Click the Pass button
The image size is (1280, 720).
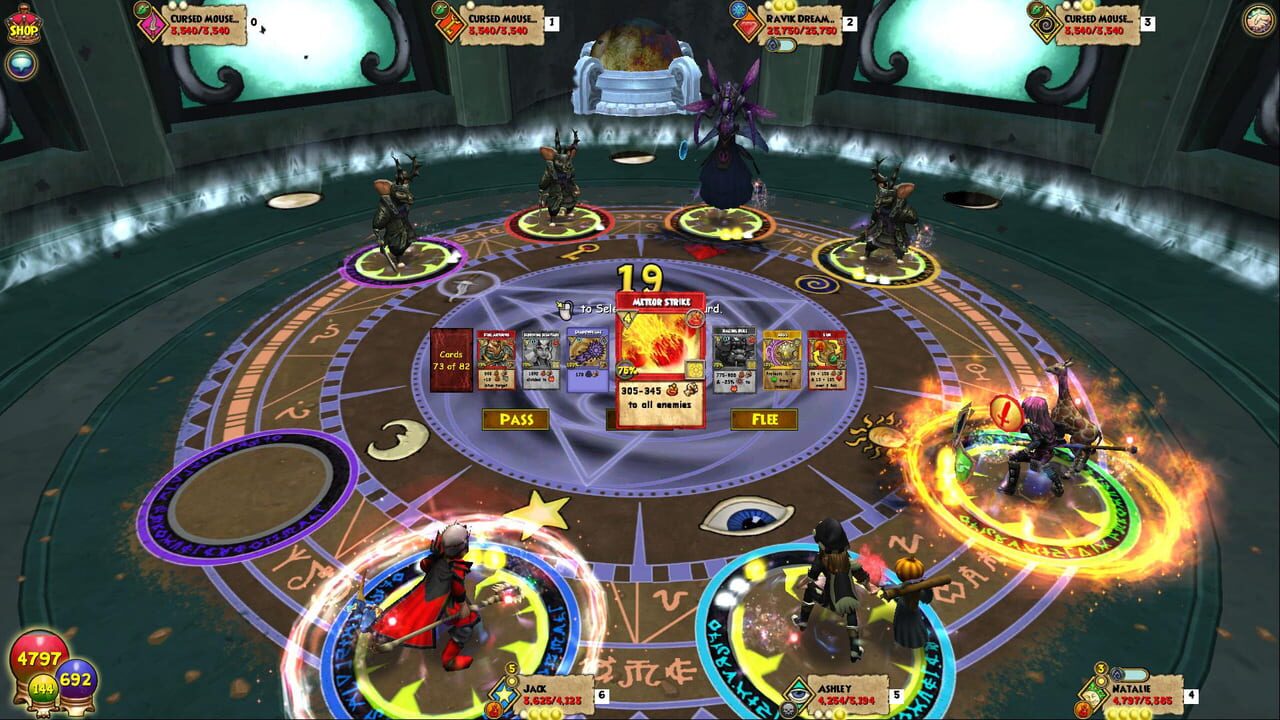[x=516, y=419]
